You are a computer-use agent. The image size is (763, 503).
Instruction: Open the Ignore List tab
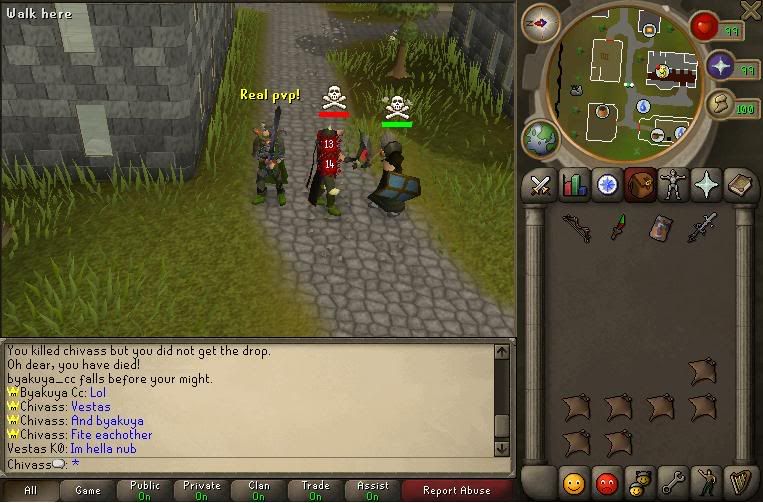coord(606,482)
